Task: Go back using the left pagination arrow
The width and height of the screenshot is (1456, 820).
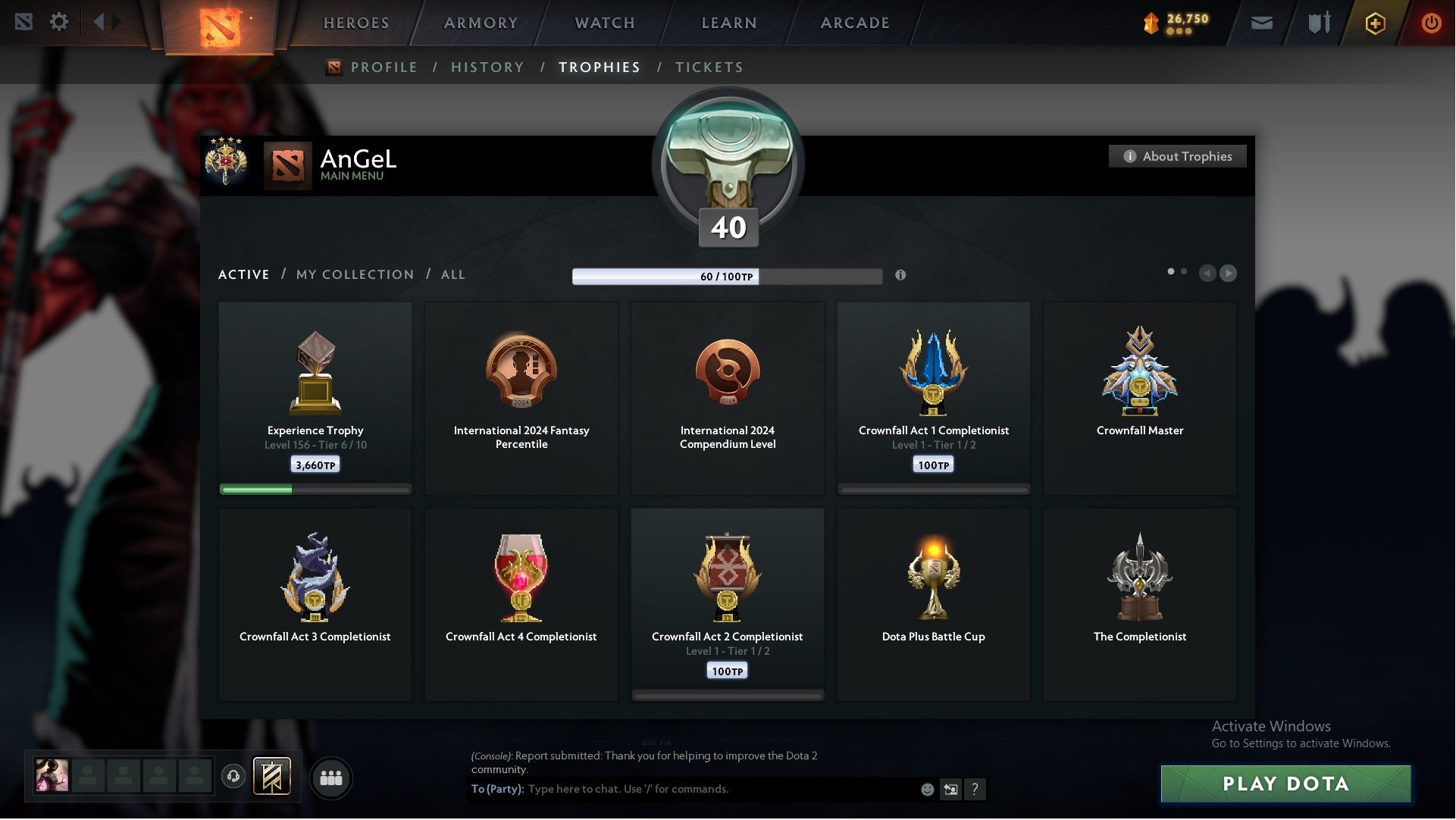Action: [1208, 274]
